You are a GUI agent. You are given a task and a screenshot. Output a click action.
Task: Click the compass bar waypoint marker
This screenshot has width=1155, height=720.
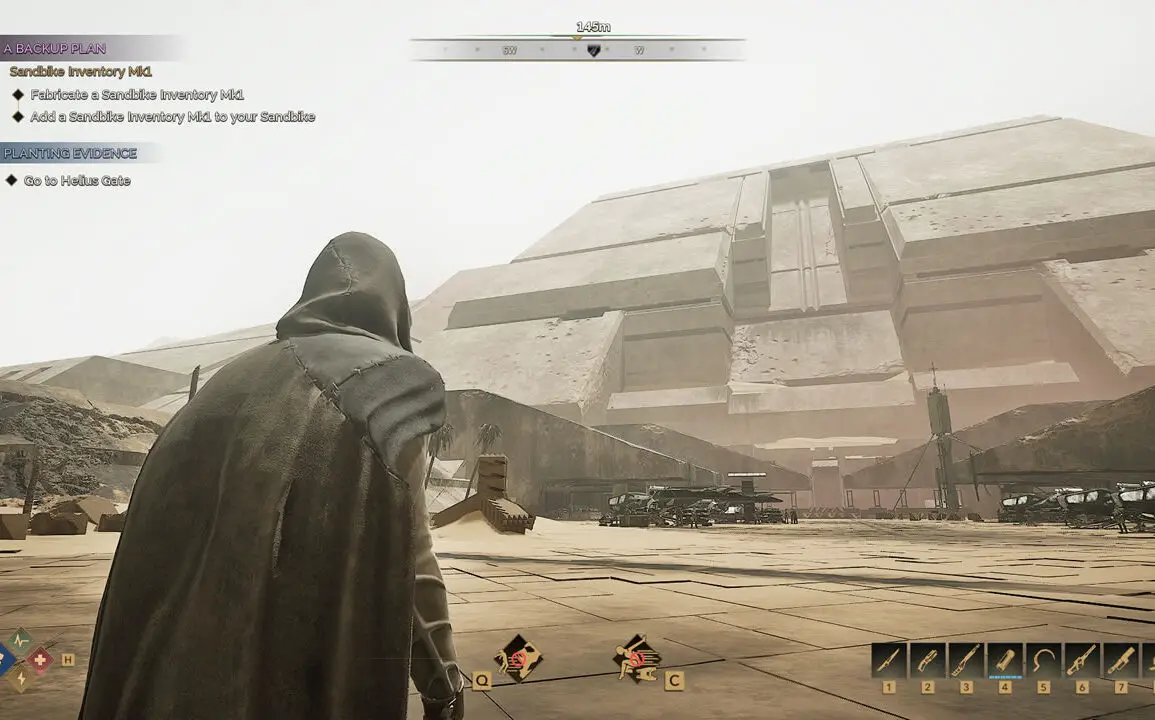(593, 50)
